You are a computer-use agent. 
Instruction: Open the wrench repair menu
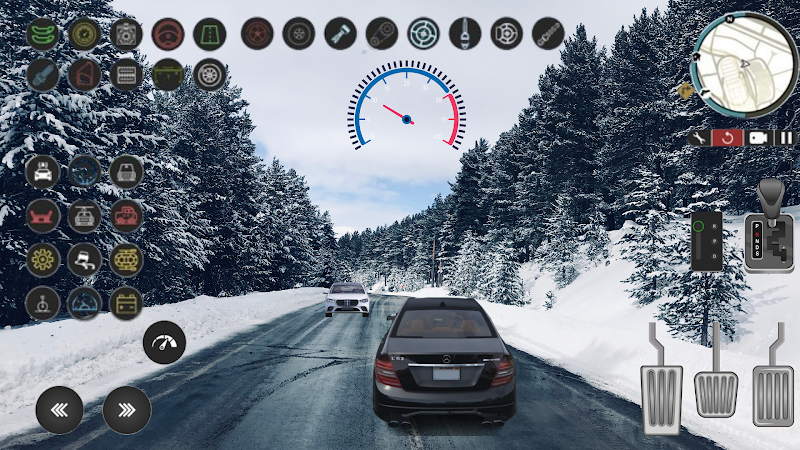coord(700,138)
